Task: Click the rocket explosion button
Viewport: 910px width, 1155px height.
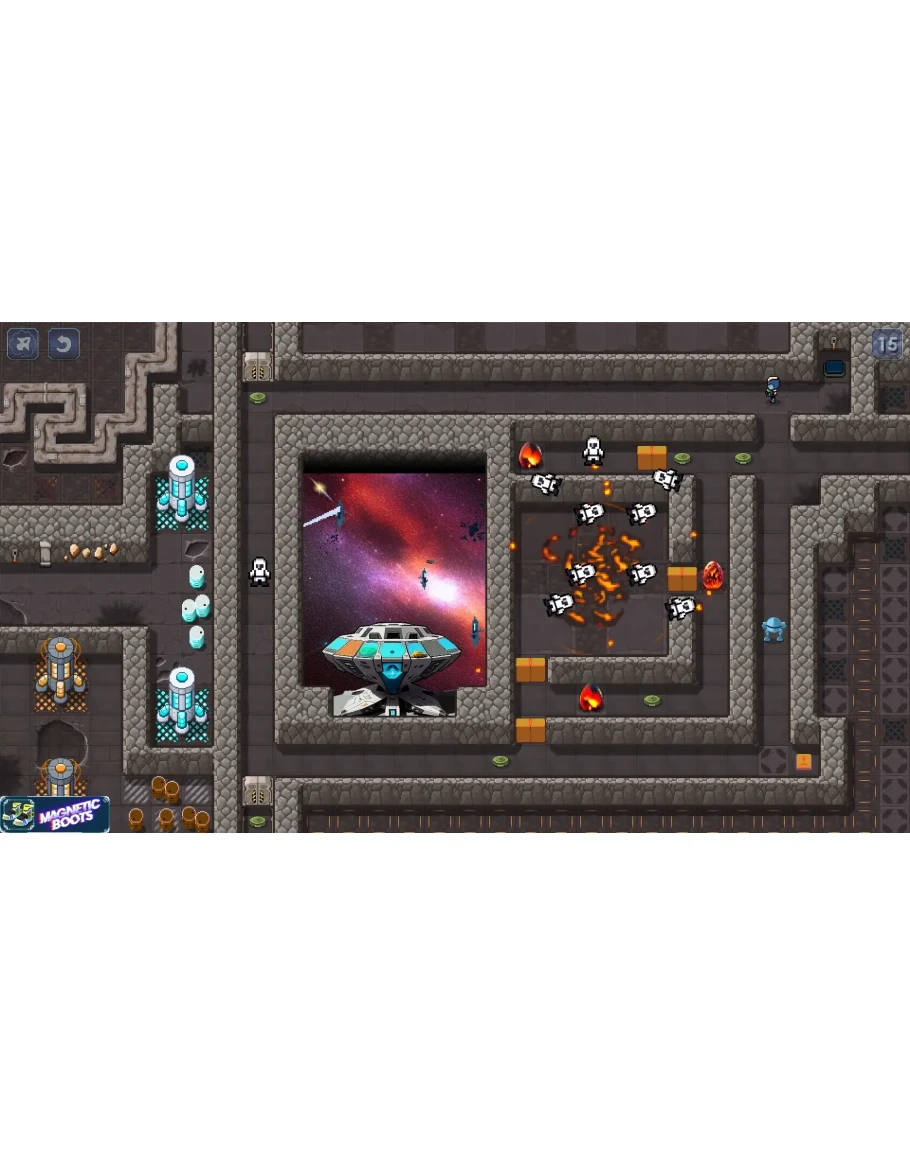Action: [x=24, y=344]
